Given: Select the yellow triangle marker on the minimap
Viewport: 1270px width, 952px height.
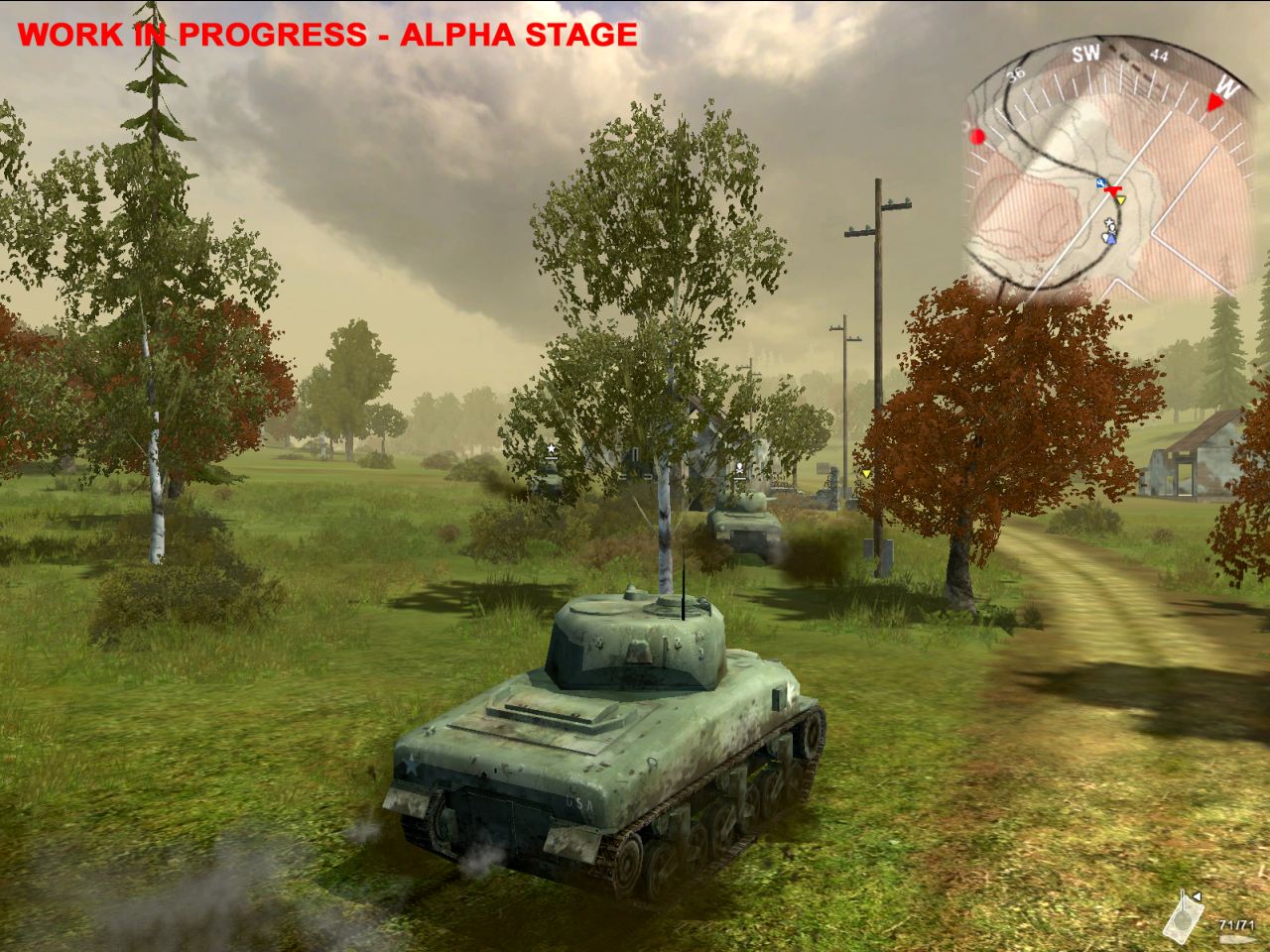Looking at the screenshot, I should click(x=1120, y=200).
